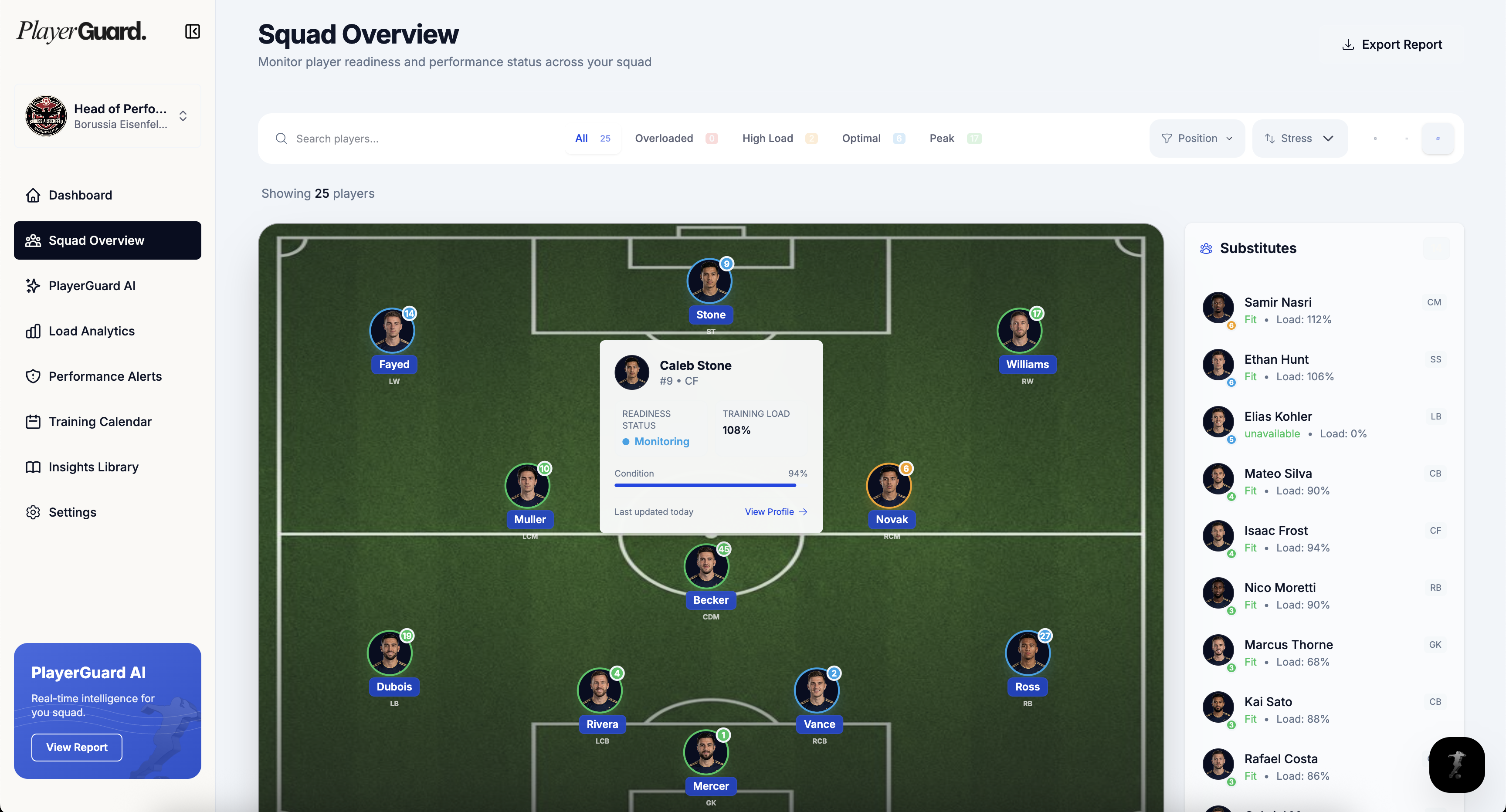Open the Training Calendar
Screen dimensions: 1506x812
click(x=99, y=421)
